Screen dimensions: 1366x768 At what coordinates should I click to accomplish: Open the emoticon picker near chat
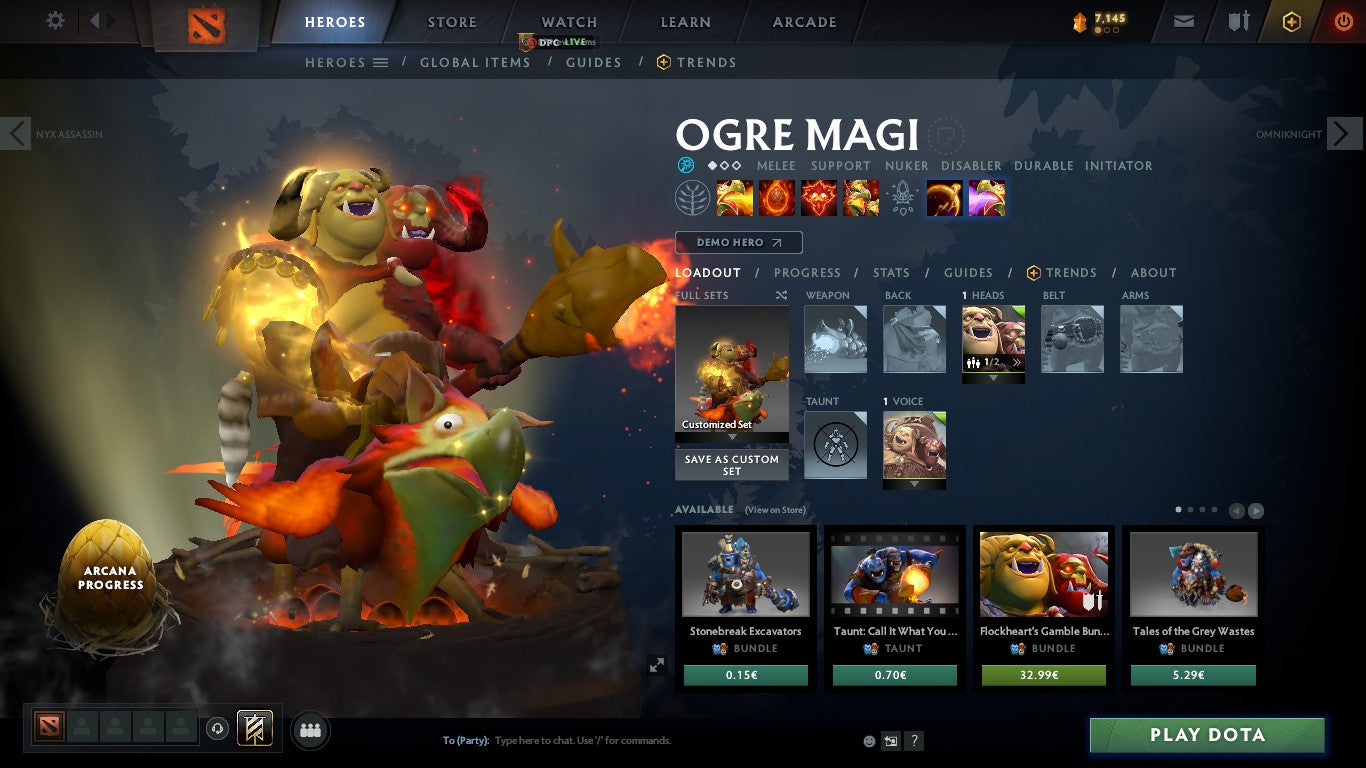pos(868,740)
